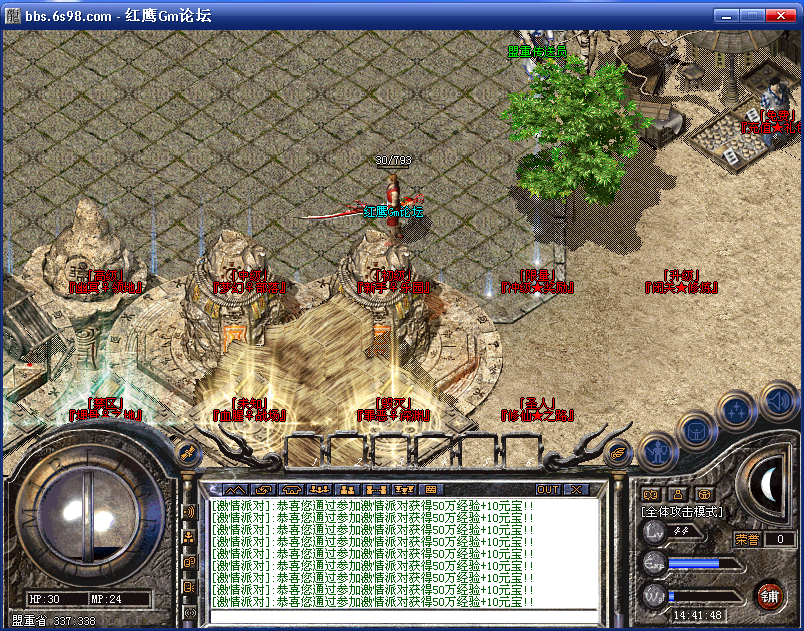The width and height of the screenshot is (804, 631).
Task: Click the map-like icon above attack mode
Action: pyautogui.click(x=649, y=494)
